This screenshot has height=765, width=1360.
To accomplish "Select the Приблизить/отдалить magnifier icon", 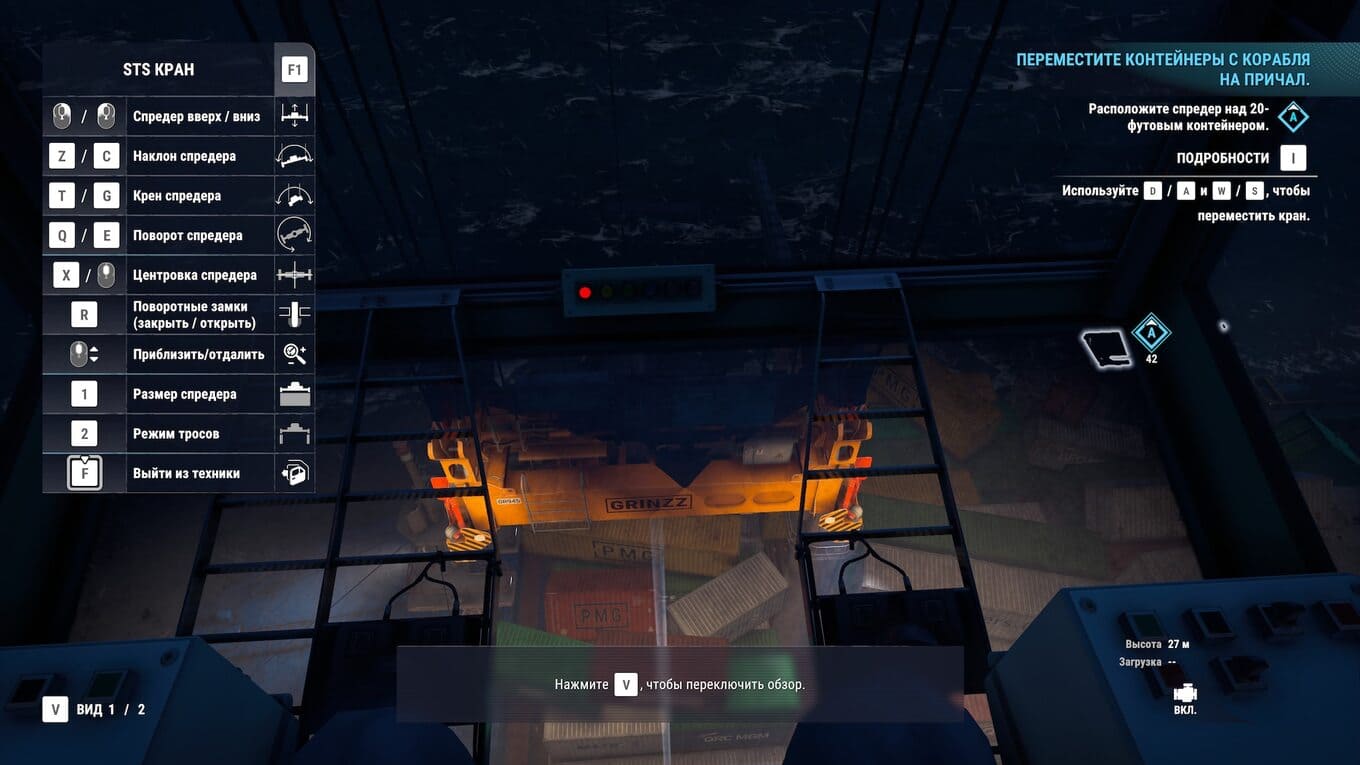I will point(295,354).
